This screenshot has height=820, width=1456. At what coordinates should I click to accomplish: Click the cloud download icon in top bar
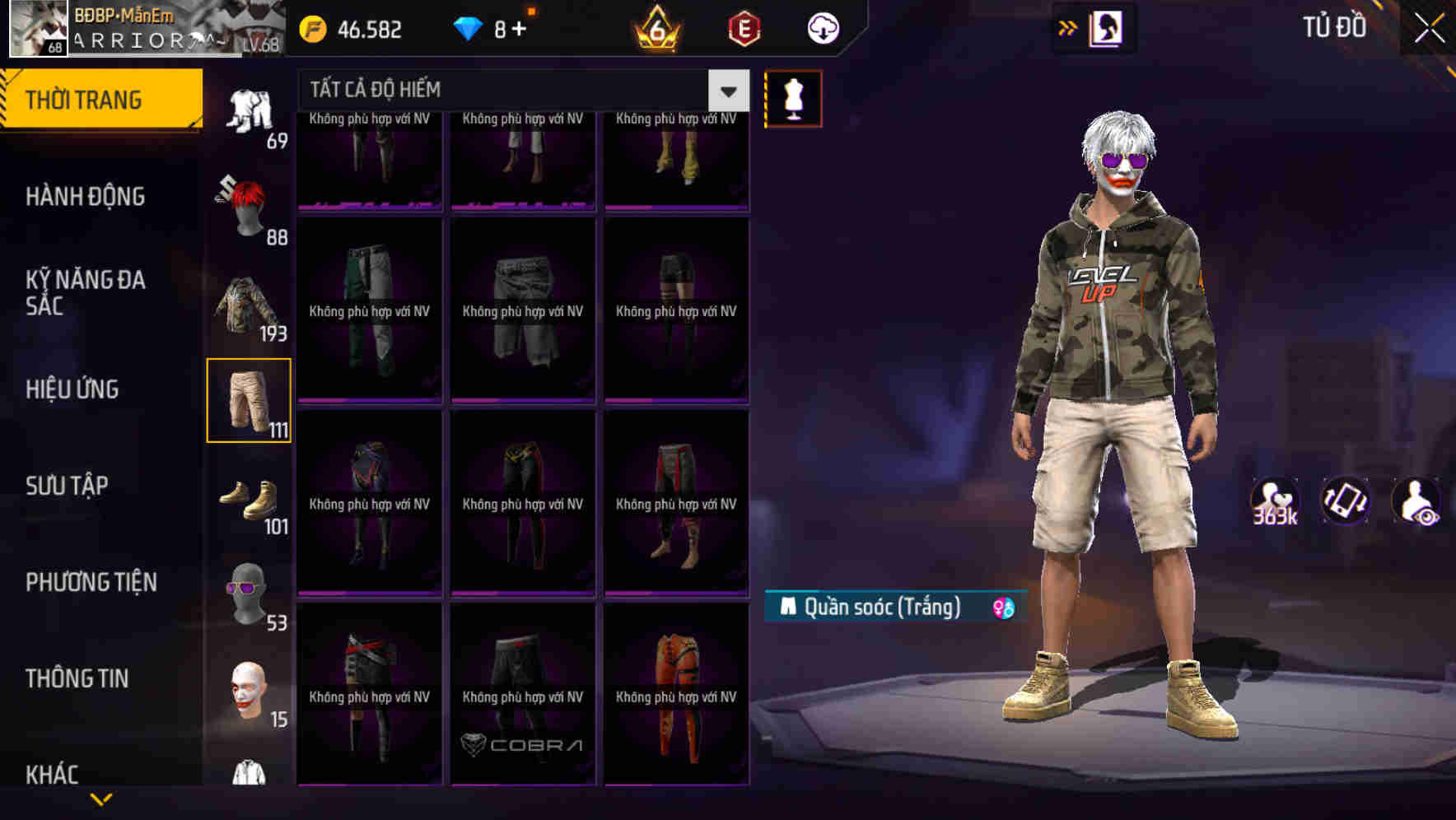coord(822,28)
